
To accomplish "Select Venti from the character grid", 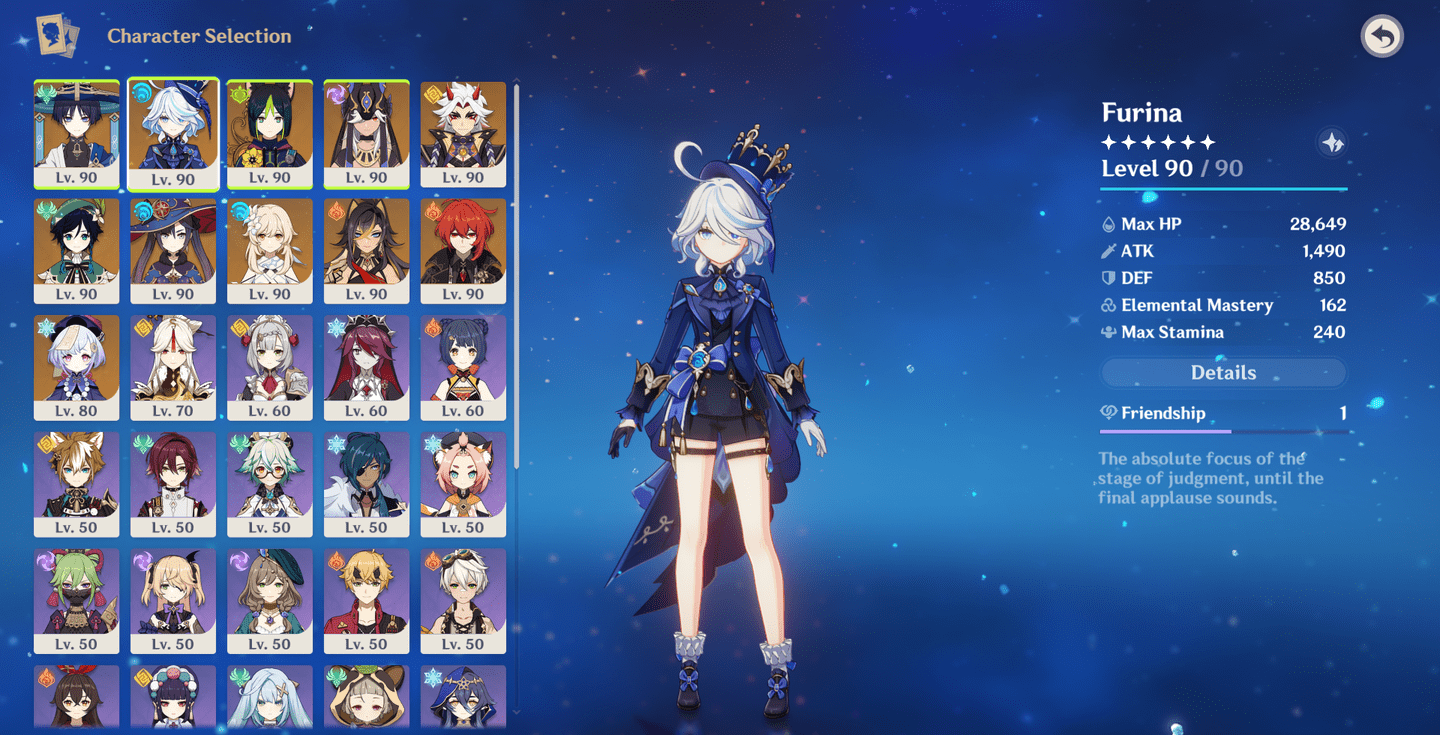I will pos(77,245).
